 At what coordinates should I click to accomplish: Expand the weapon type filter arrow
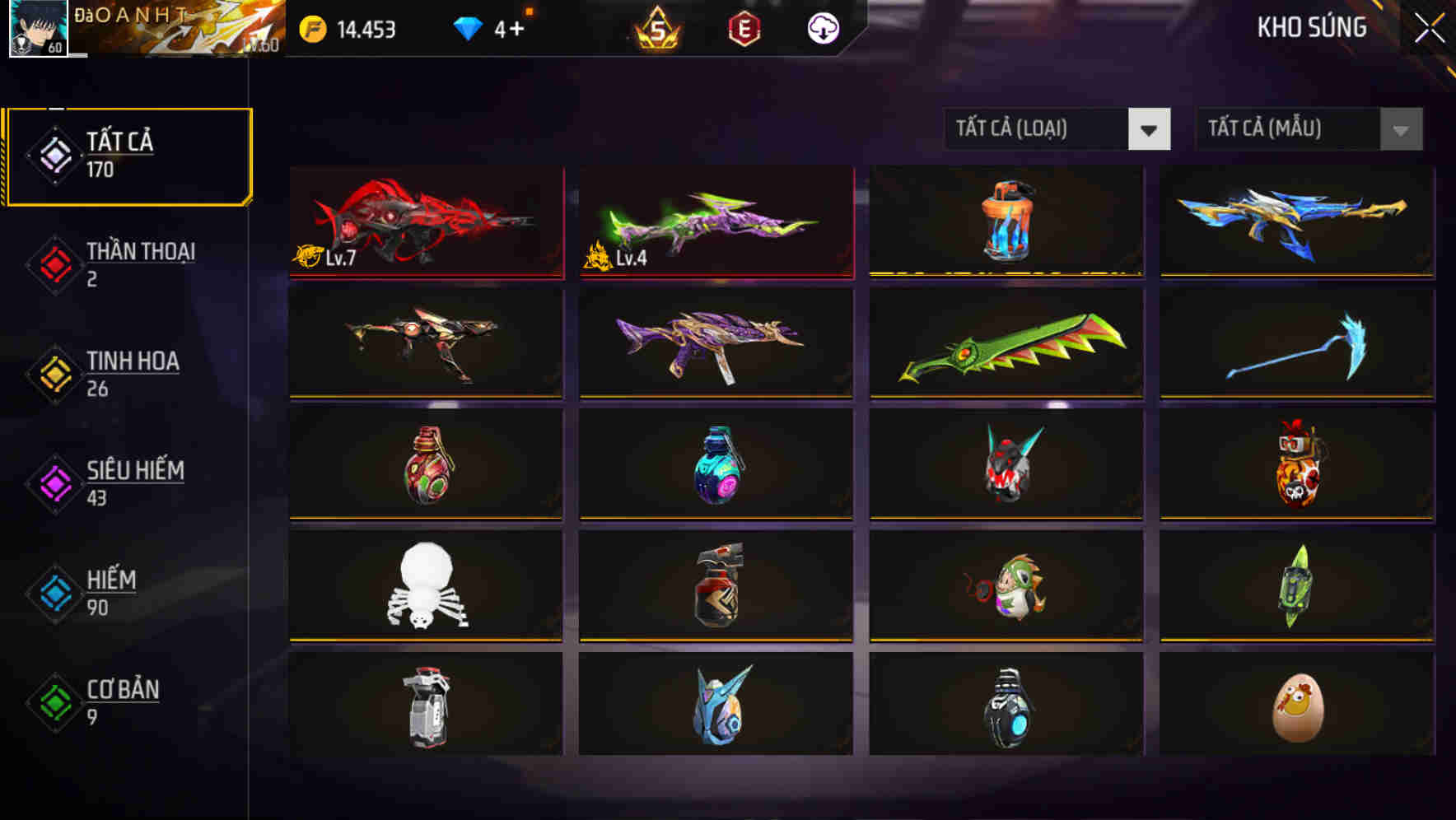[1151, 129]
